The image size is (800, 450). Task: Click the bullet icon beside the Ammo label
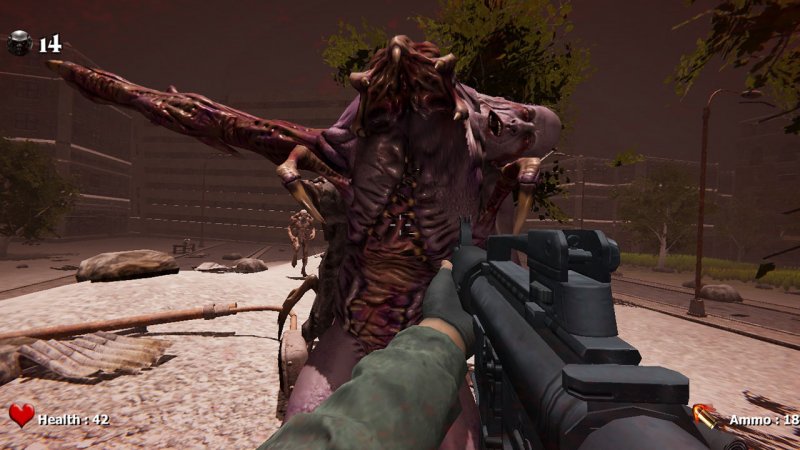click(x=706, y=416)
